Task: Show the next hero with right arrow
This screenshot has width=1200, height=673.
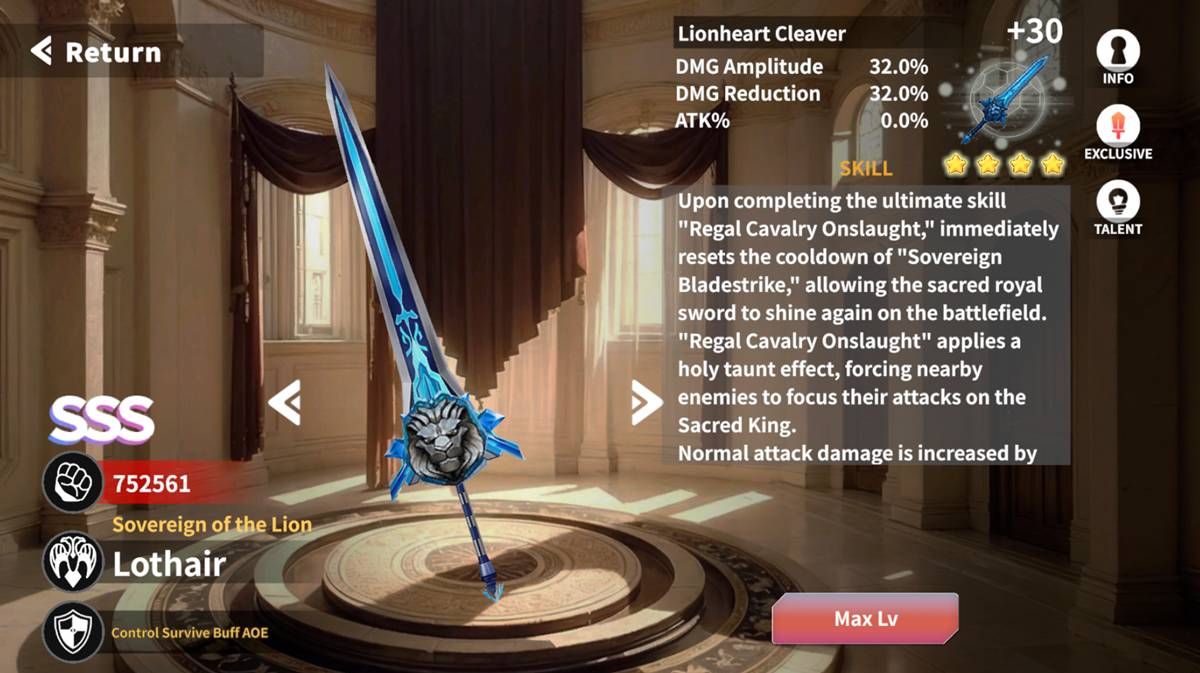Action: 646,403
